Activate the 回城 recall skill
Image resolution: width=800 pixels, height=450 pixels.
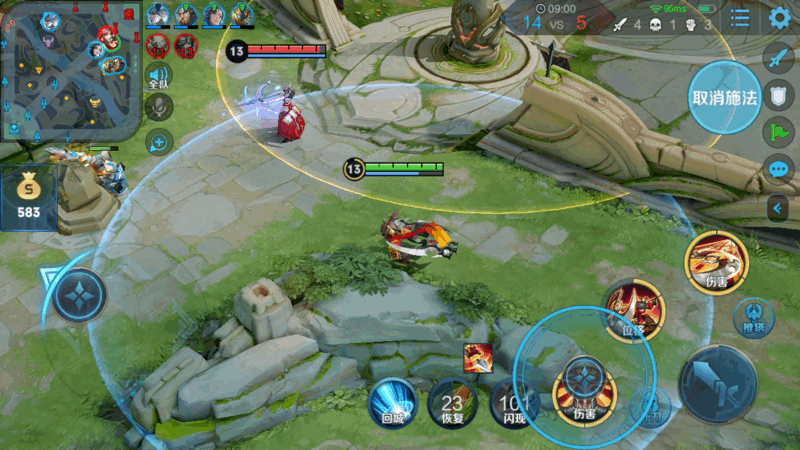pos(392,402)
